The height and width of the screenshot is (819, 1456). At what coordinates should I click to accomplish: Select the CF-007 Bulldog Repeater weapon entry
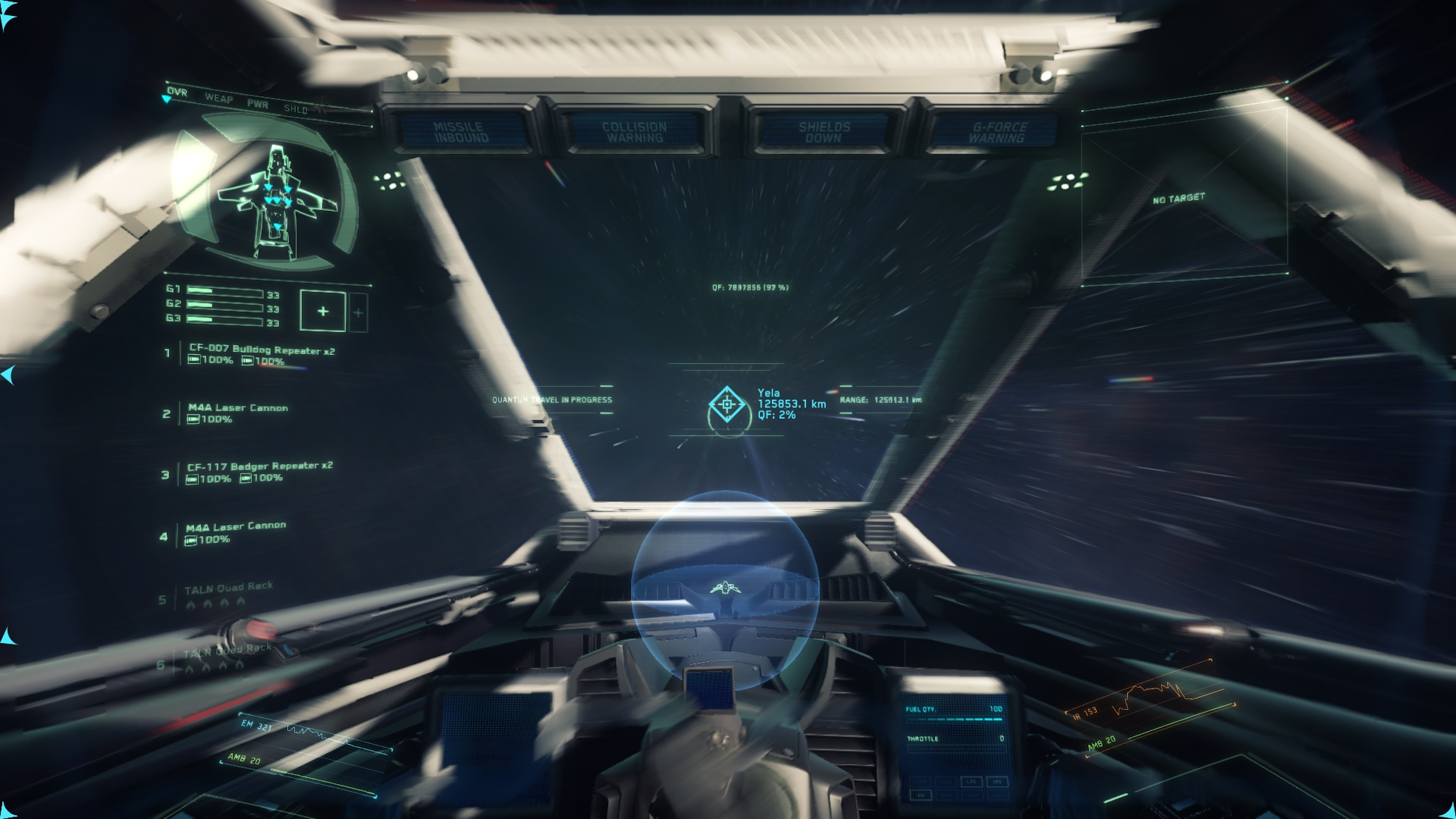click(262, 350)
